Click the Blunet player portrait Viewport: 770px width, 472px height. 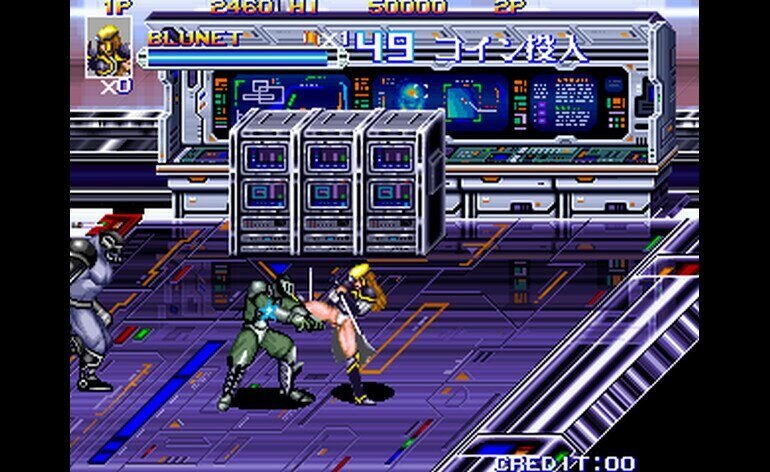[106, 49]
